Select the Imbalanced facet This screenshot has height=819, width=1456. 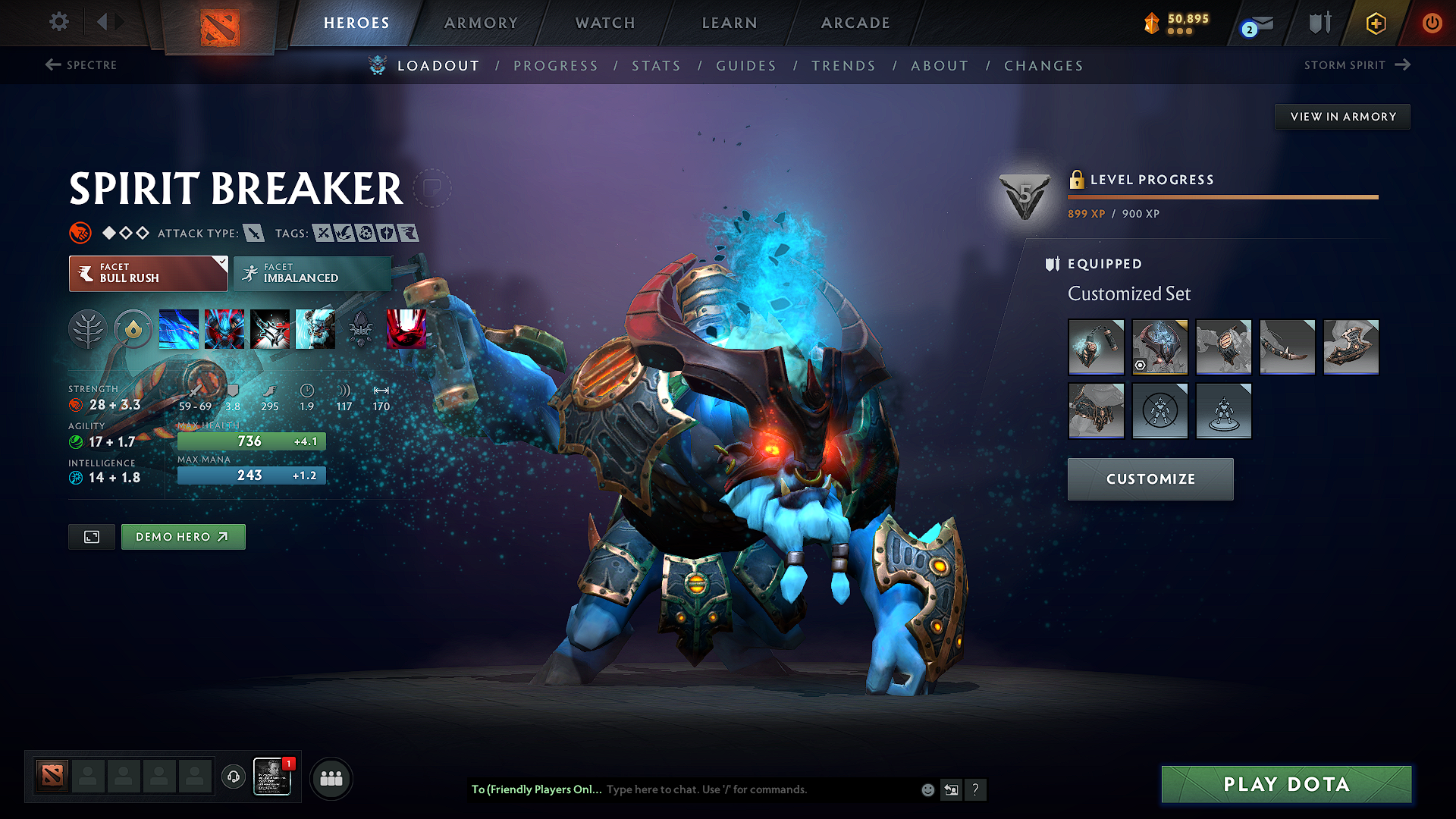click(x=312, y=273)
